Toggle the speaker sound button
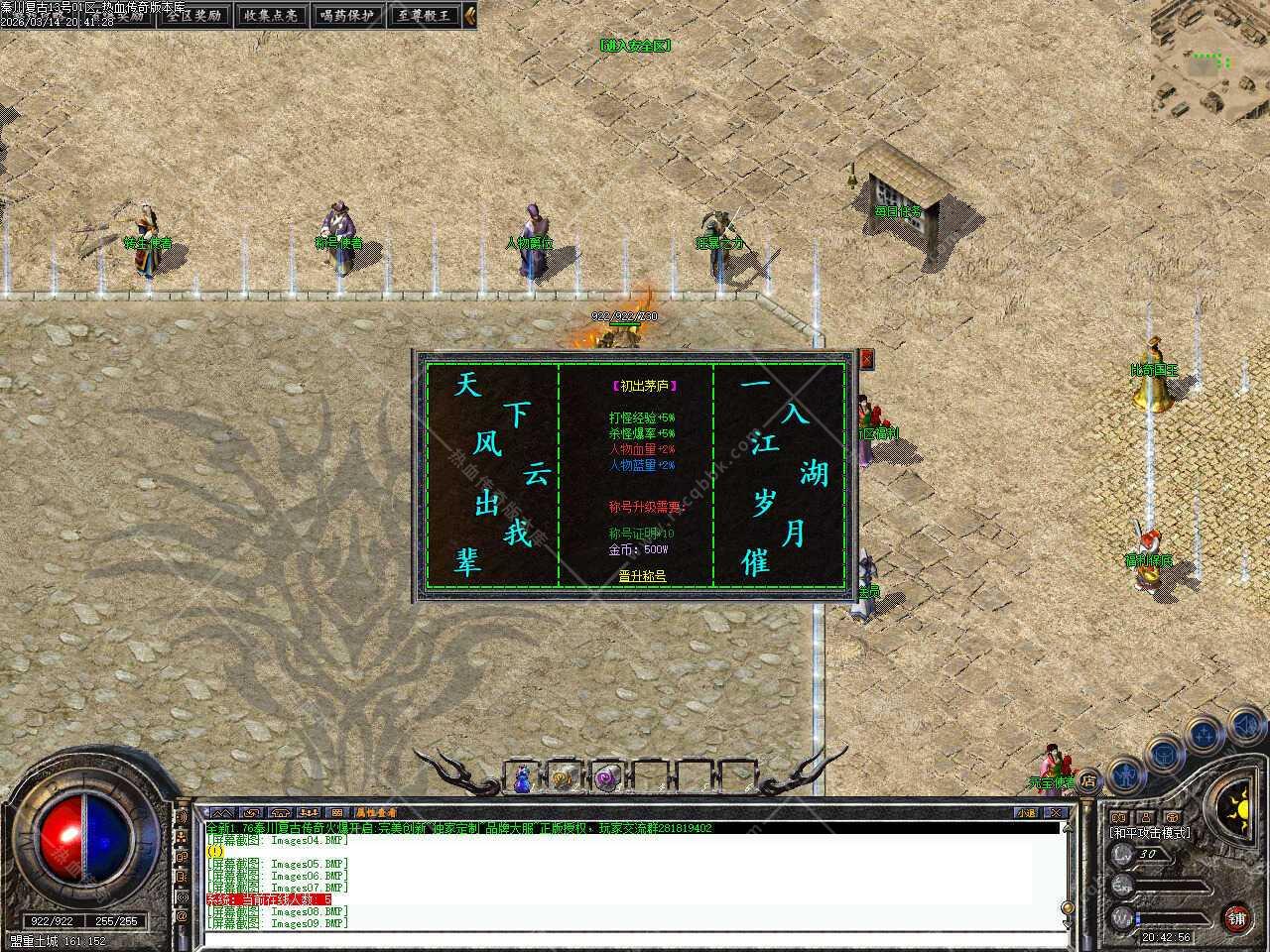This screenshot has height=952, width=1270. [1246, 728]
